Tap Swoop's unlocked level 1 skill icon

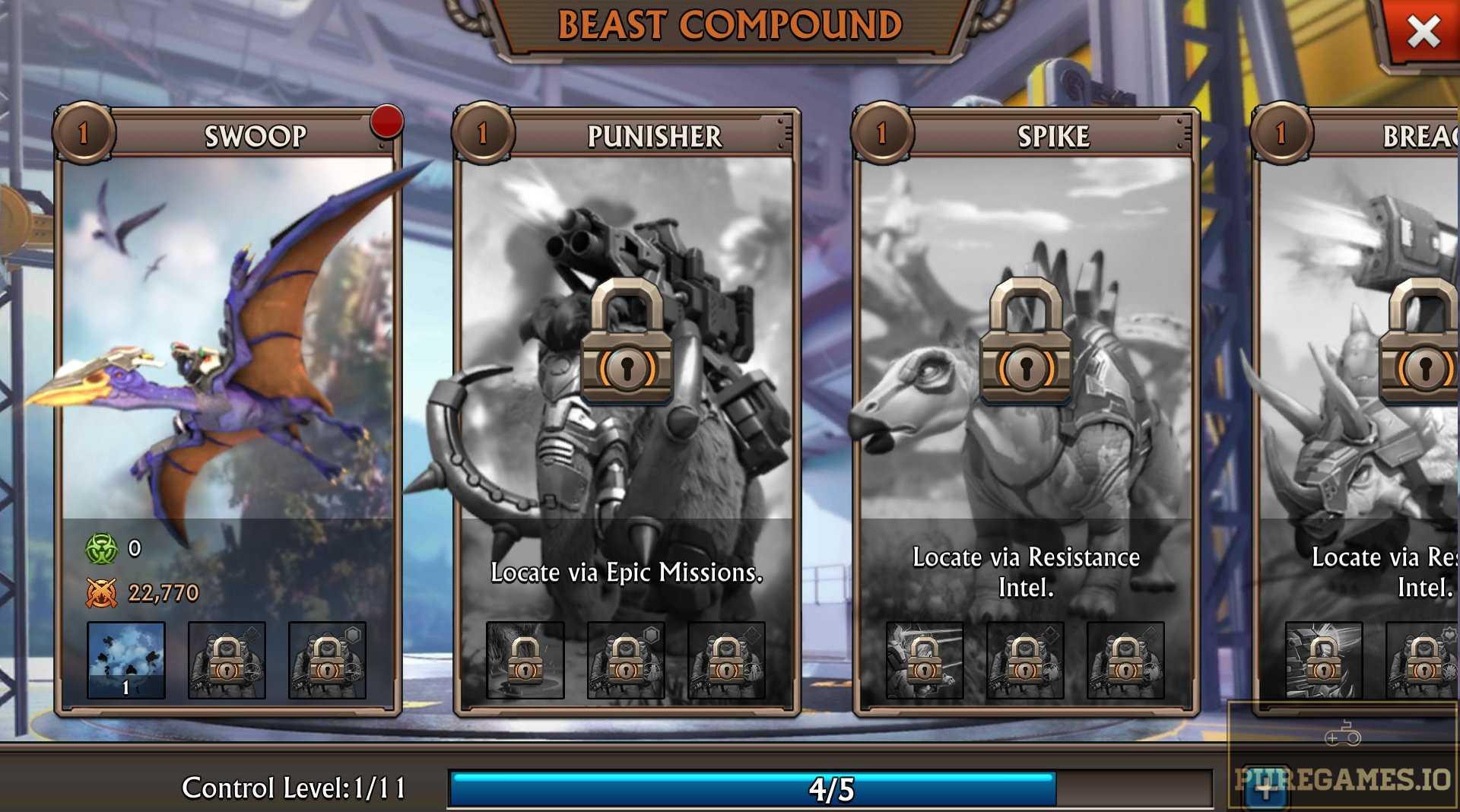click(x=126, y=660)
